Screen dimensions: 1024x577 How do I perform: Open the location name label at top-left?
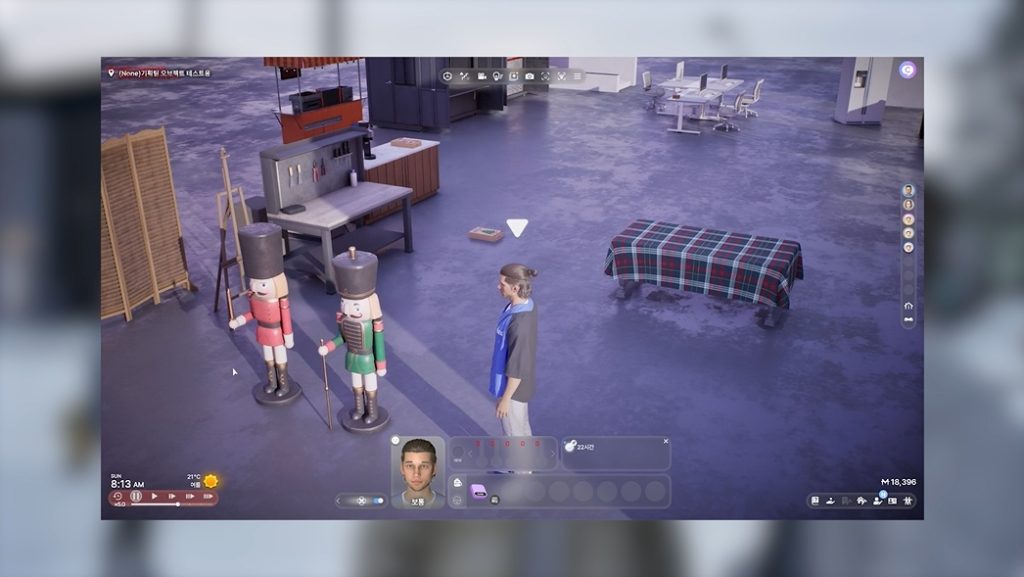click(160, 73)
